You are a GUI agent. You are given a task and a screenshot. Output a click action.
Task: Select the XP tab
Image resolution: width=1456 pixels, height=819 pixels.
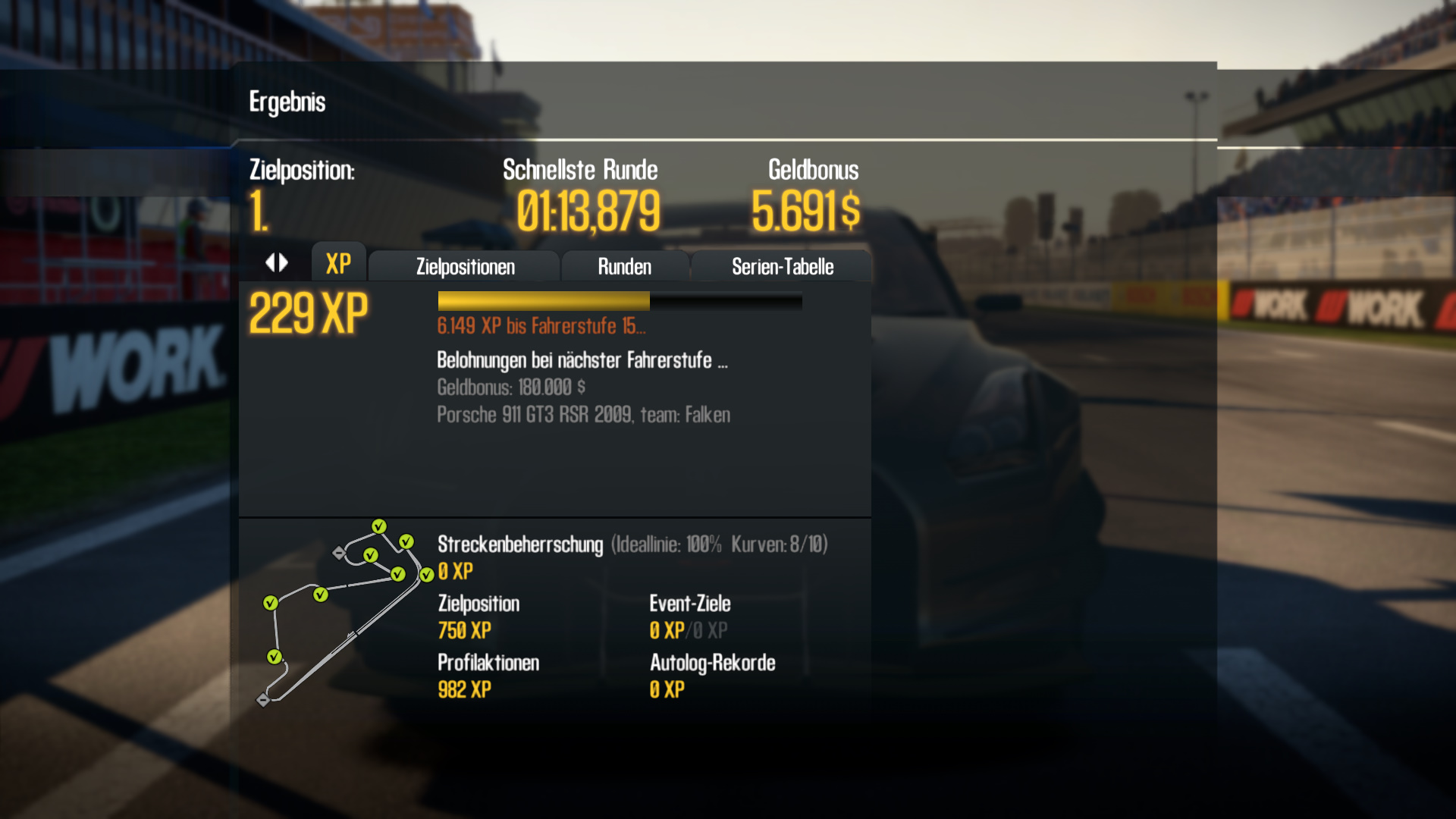338,264
